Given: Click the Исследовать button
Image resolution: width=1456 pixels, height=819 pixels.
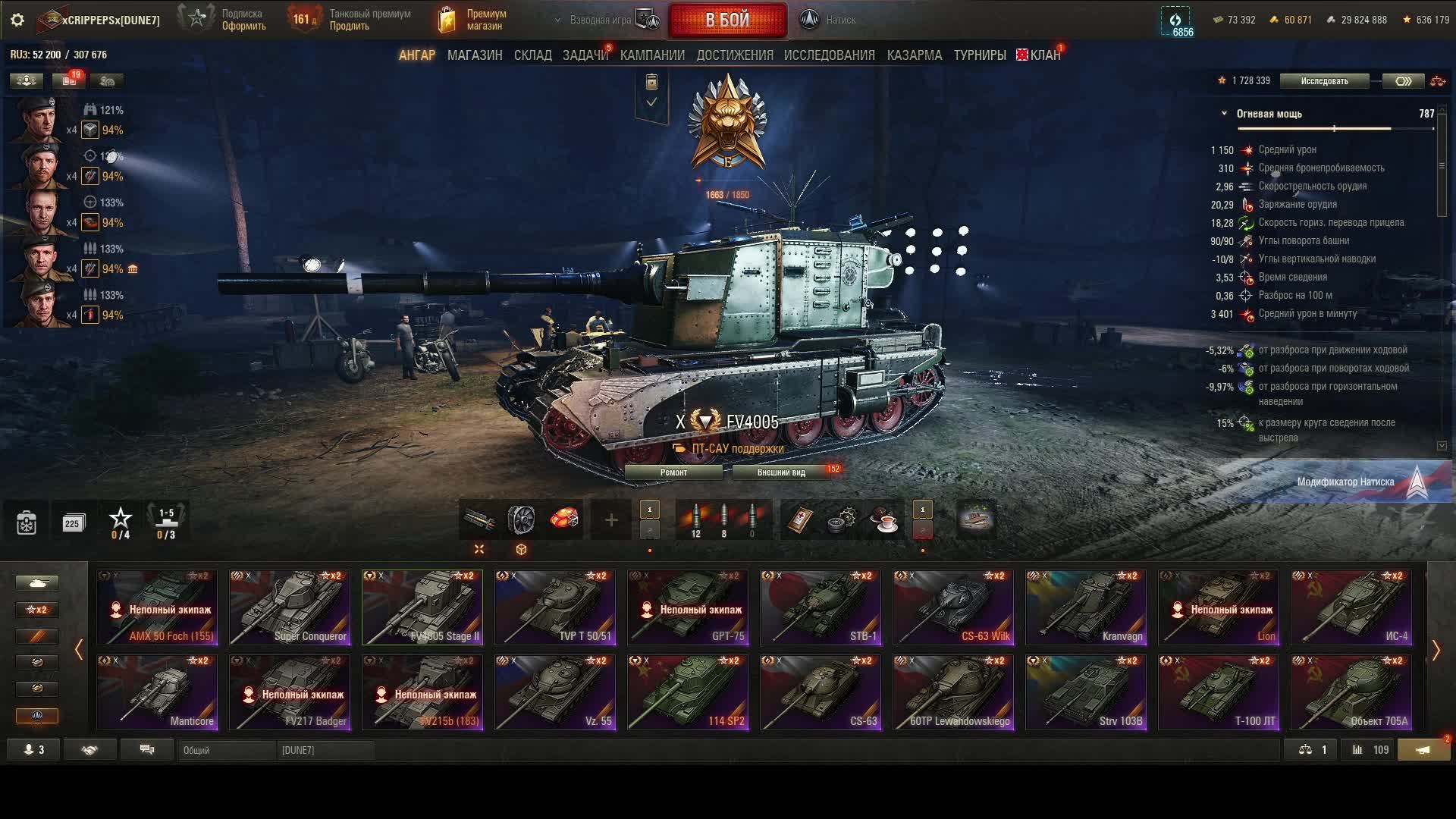Looking at the screenshot, I should click(x=1324, y=81).
